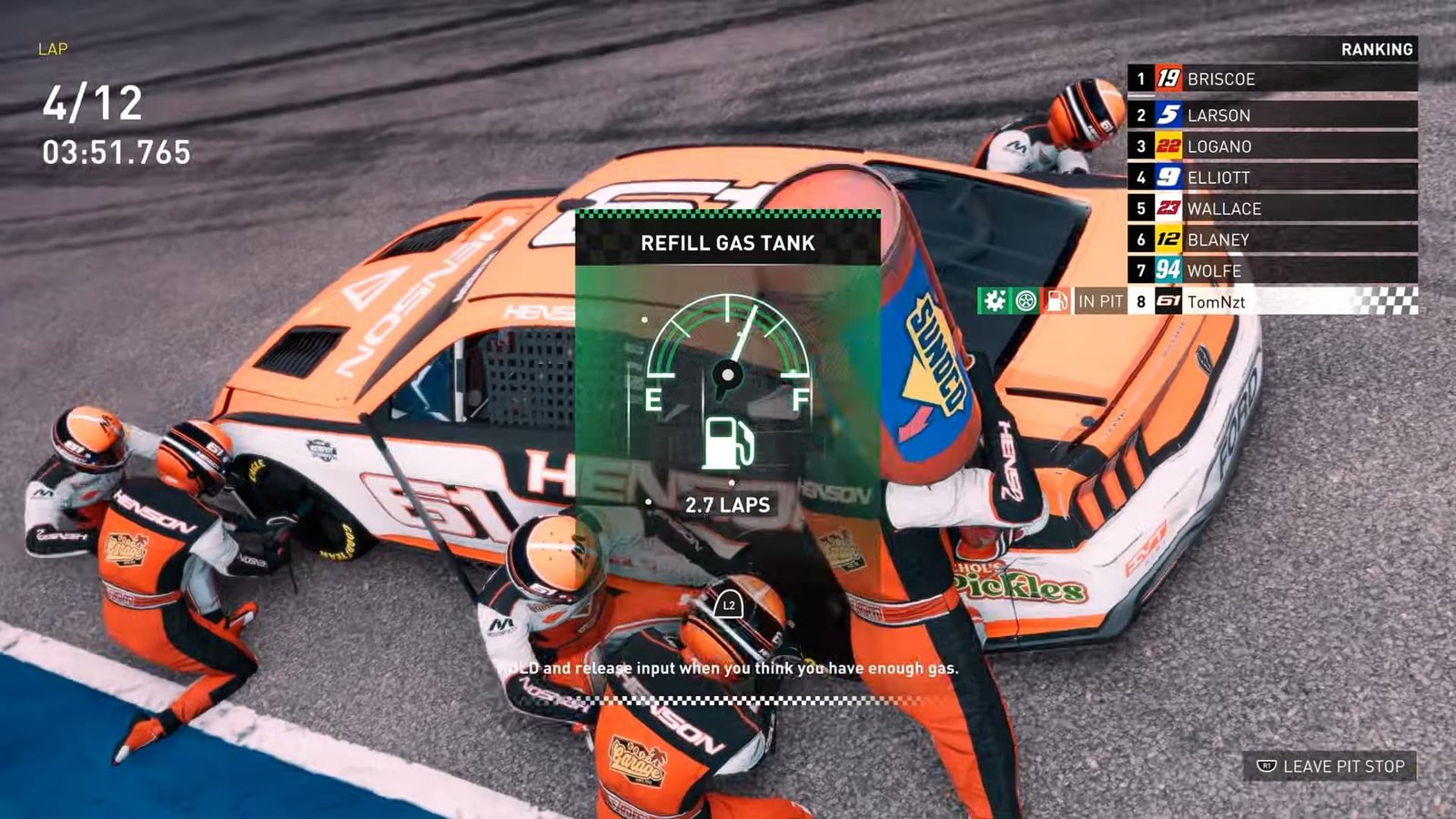Choose the orange fuel pump pit icon
This screenshot has height=819, width=1456.
point(1057,301)
